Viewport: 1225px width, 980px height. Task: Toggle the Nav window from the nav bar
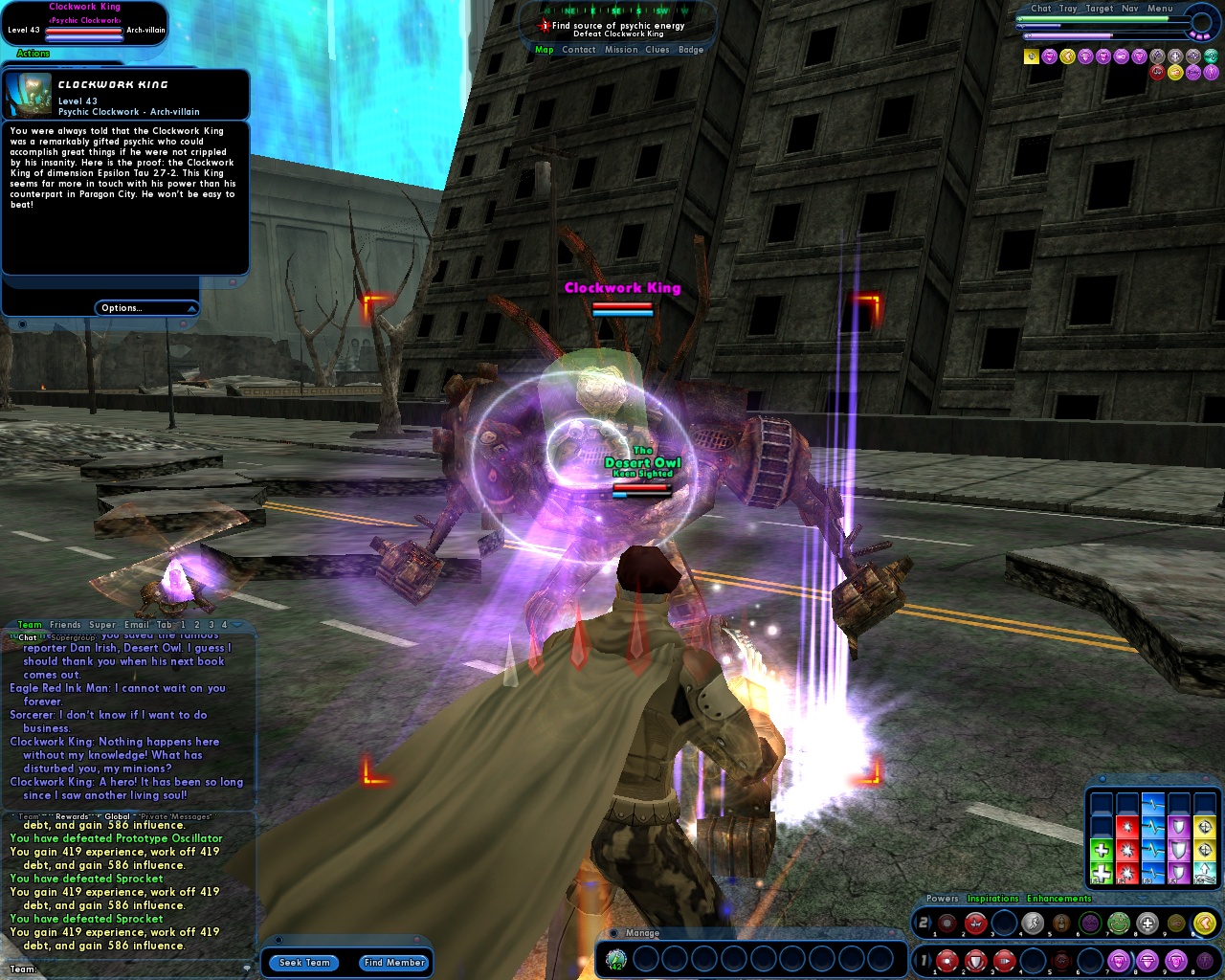[1129, 9]
